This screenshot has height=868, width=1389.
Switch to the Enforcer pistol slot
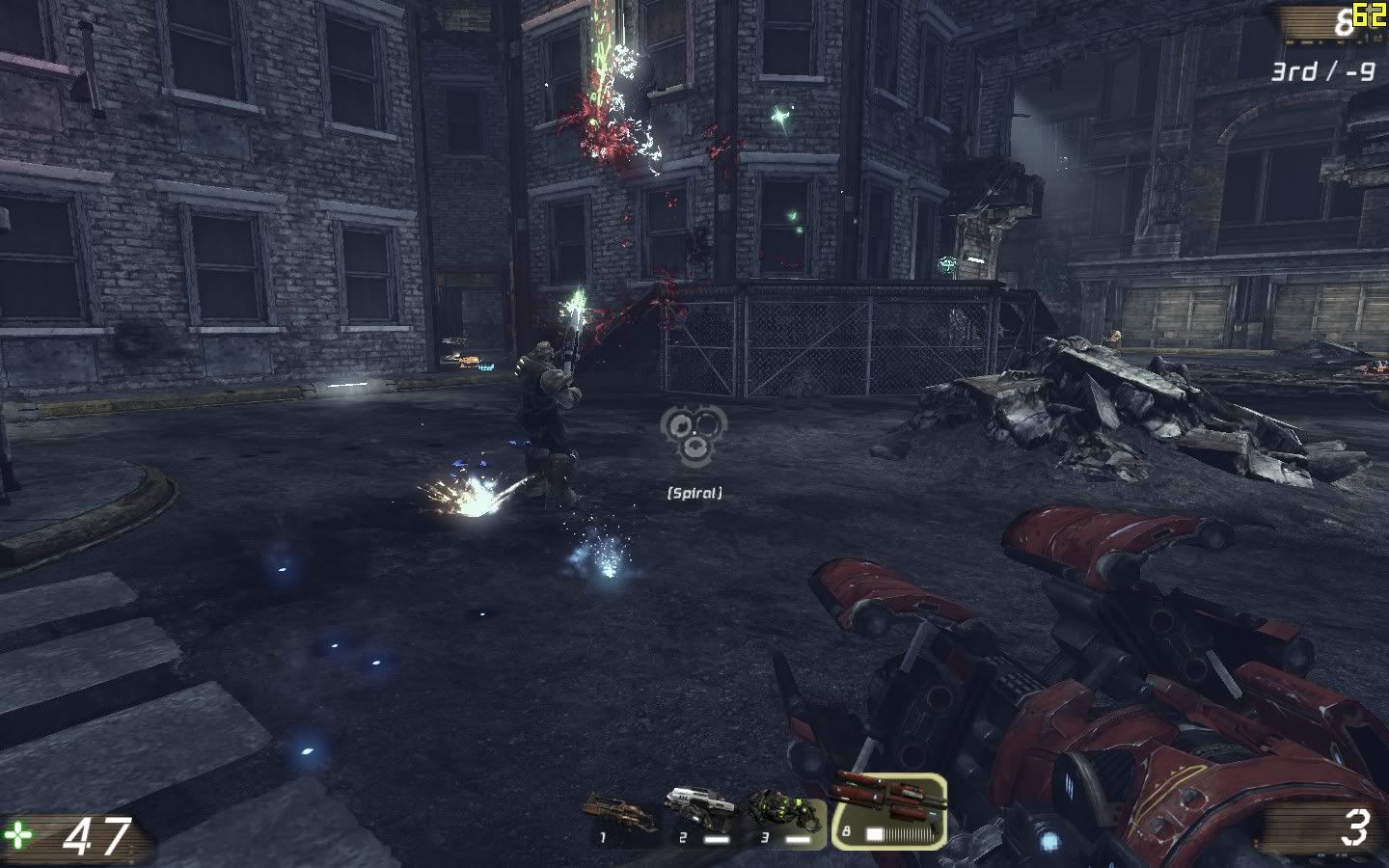[703, 817]
